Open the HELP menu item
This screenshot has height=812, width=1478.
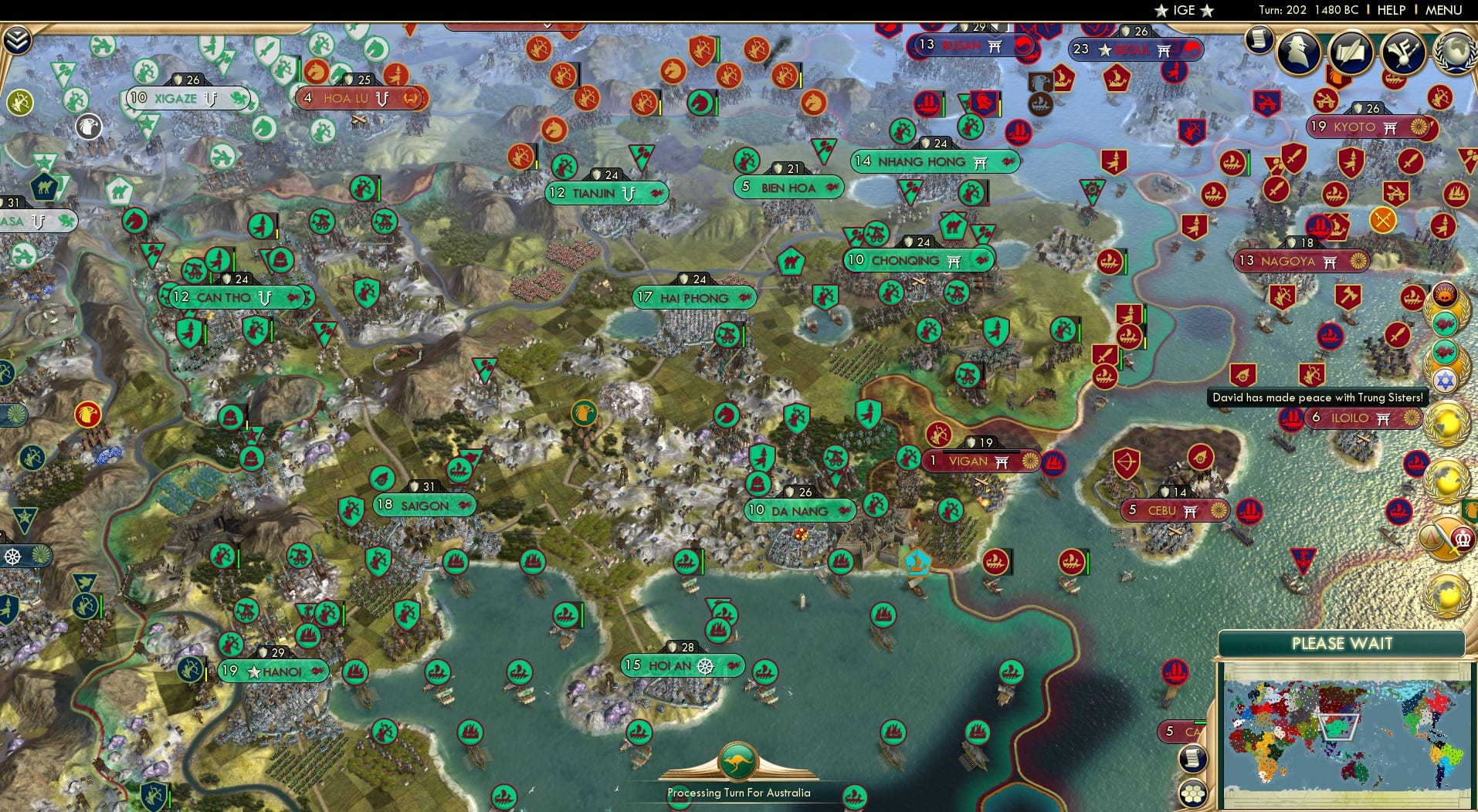[x=1389, y=10]
